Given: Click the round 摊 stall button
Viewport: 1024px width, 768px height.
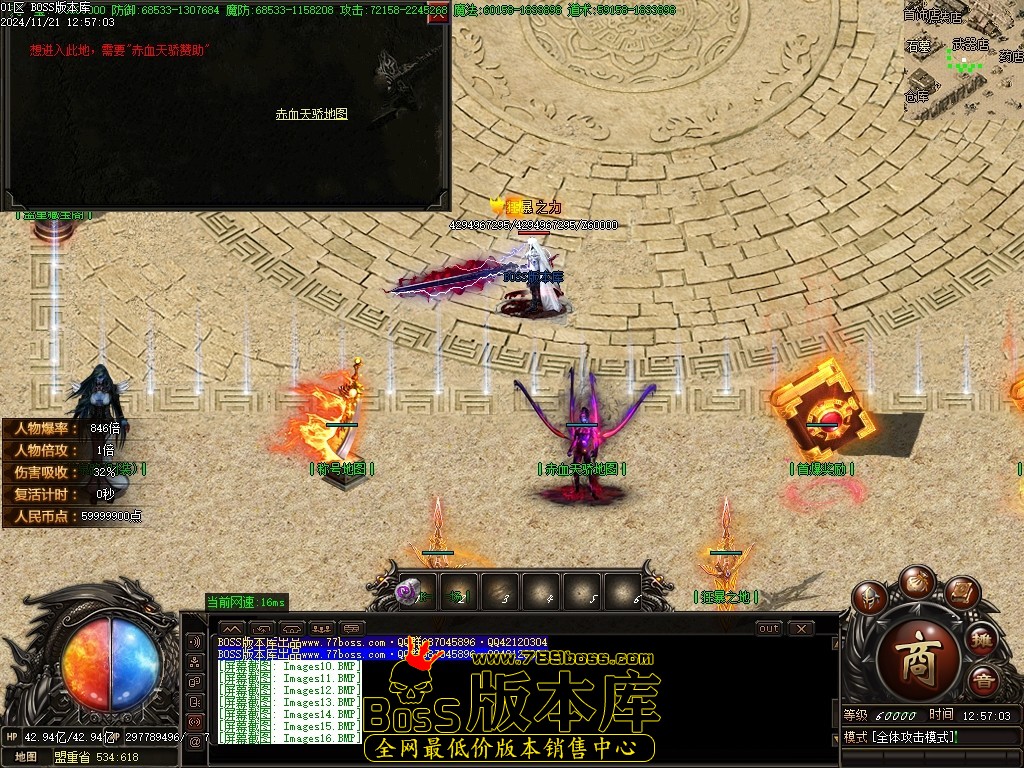Looking at the screenshot, I should coord(981,638).
